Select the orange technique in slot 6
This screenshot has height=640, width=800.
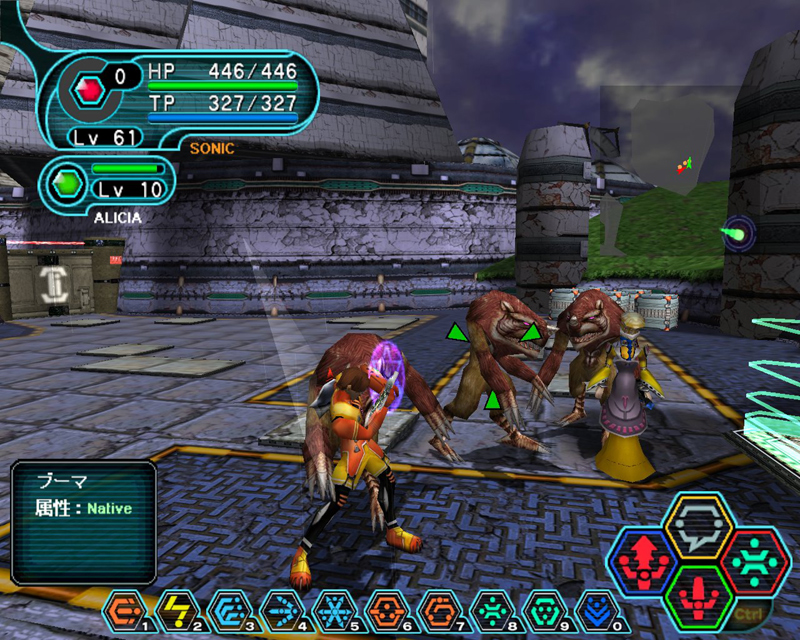point(384,608)
